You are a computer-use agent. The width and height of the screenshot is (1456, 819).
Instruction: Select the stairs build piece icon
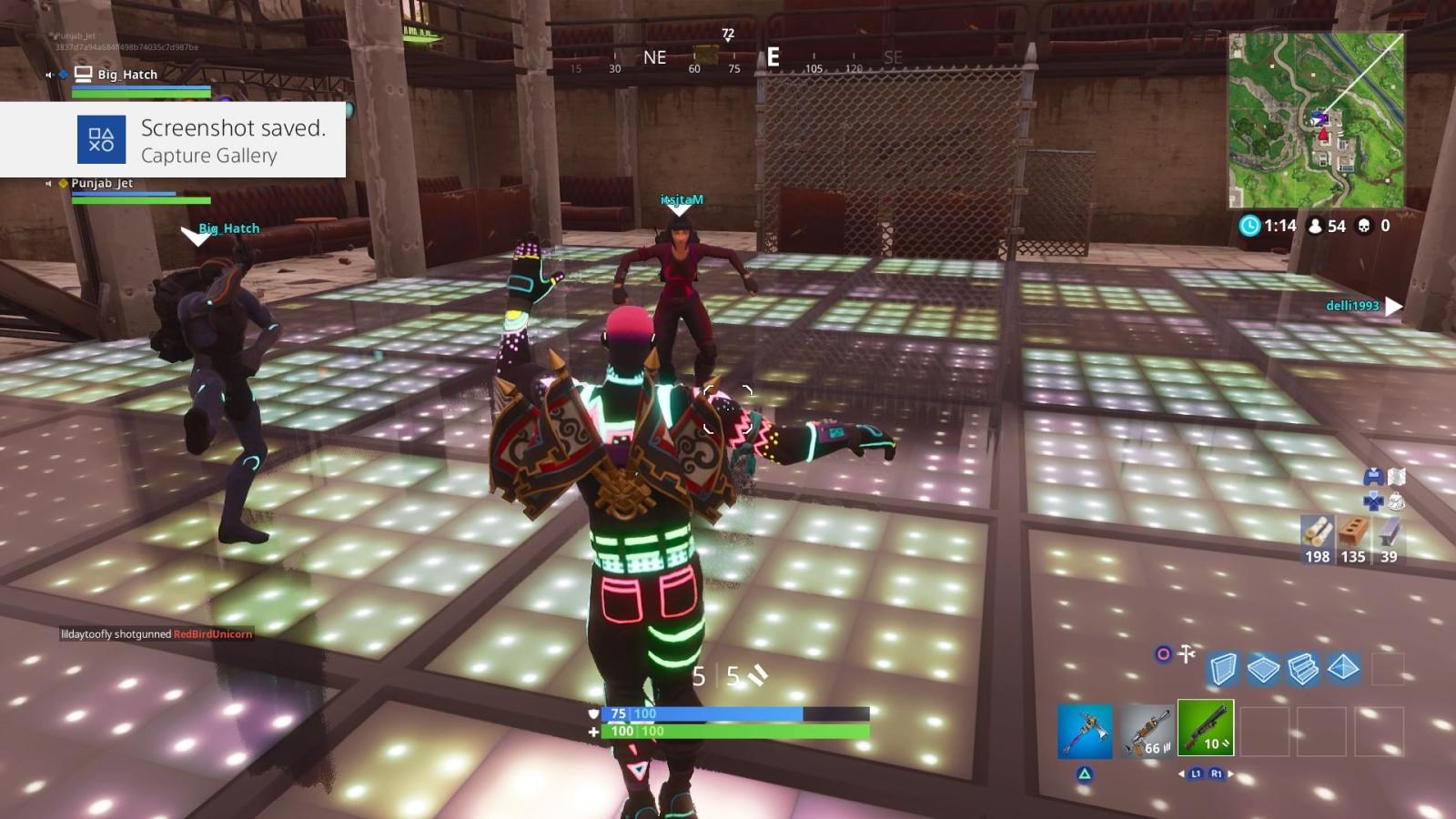click(1301, 668)
